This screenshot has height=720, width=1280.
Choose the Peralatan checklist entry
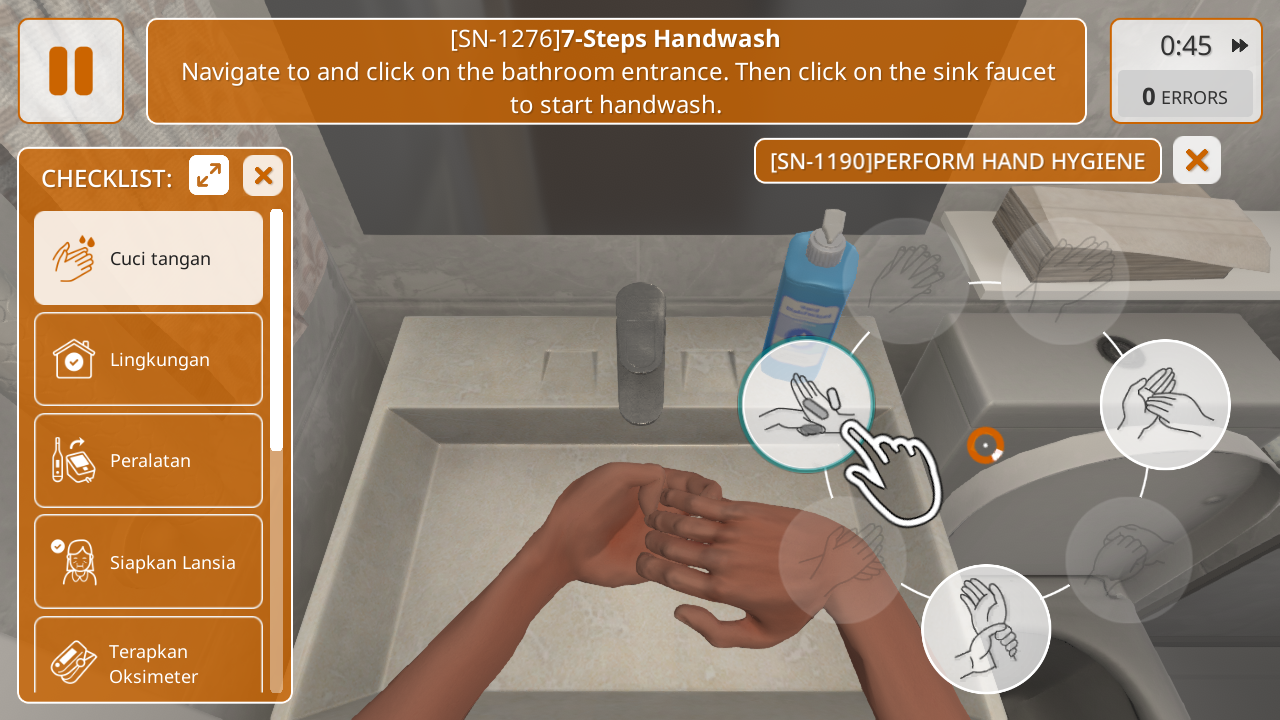pyautogui.click(x=149, y=460)
